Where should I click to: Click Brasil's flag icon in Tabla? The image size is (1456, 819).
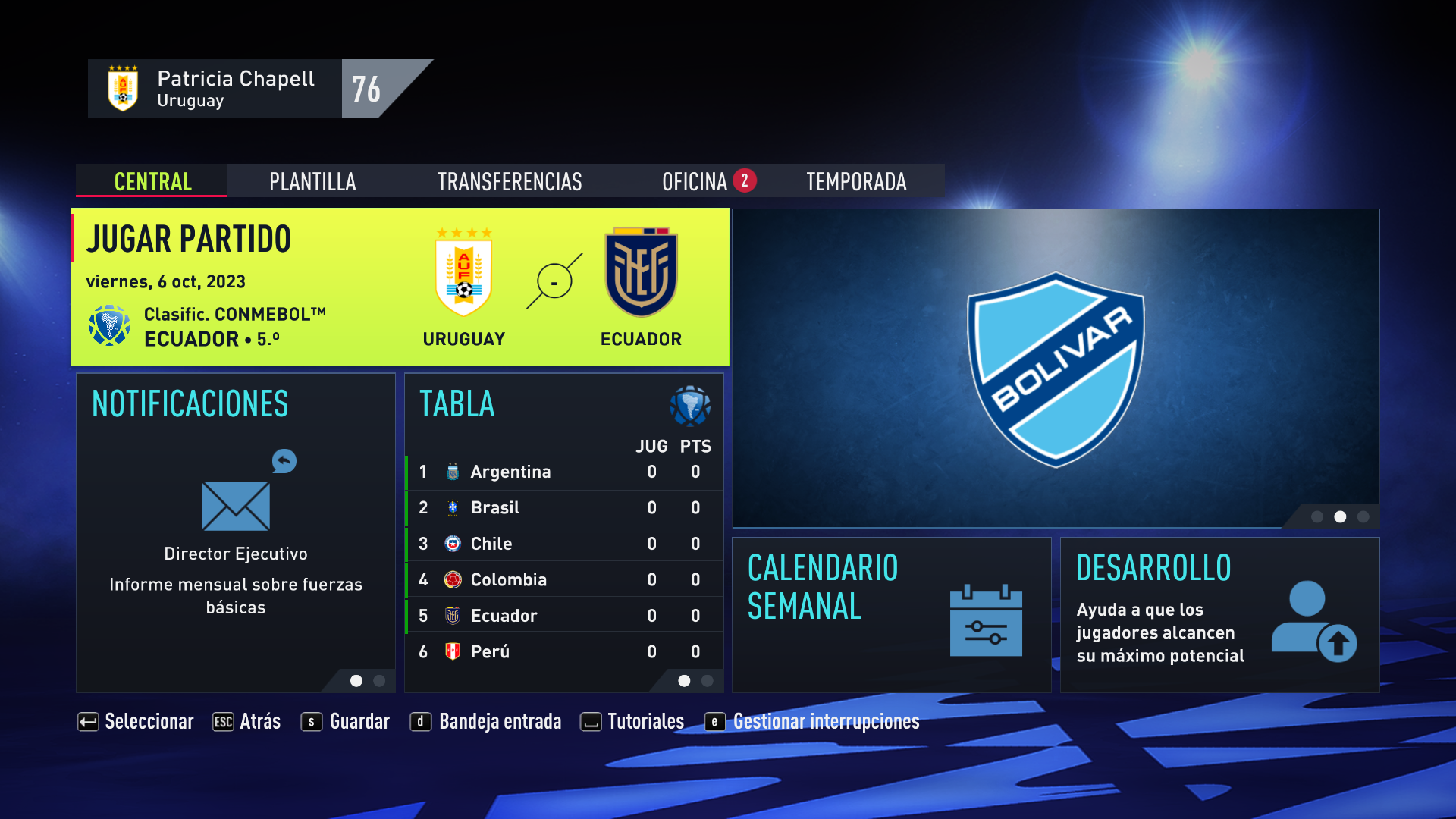click(x=453, y=507)
